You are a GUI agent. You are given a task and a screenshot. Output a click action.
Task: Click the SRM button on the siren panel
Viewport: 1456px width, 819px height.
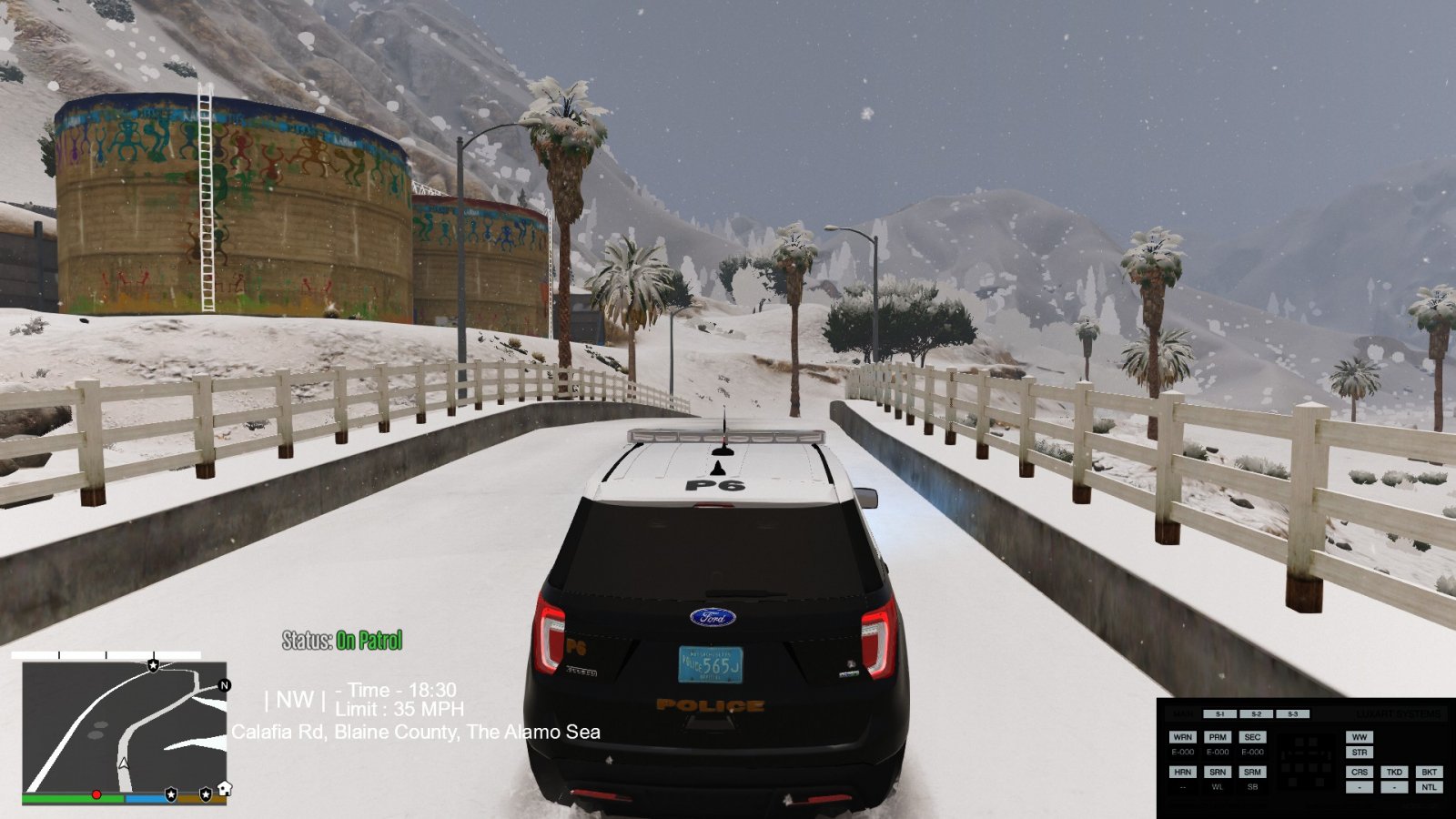coord(1252,772)
